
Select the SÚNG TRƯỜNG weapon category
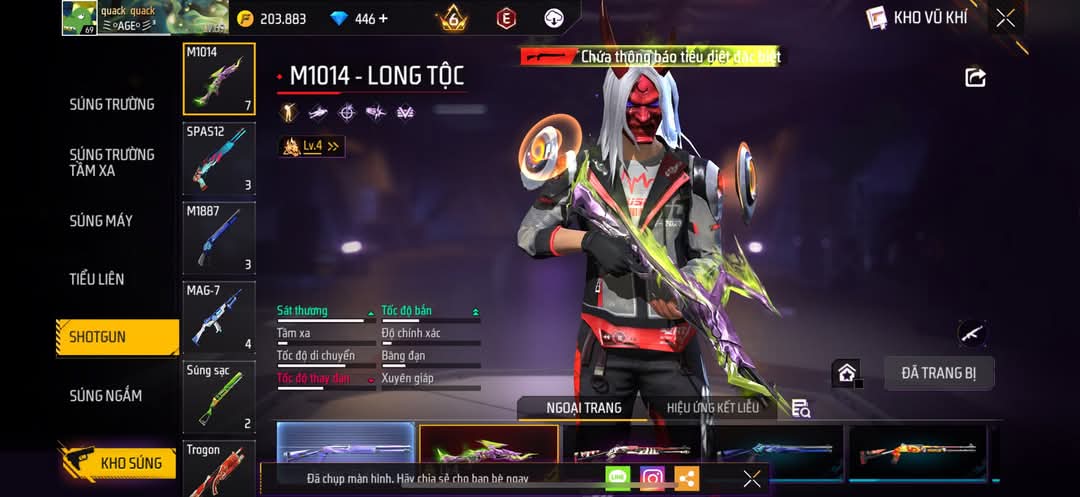coord(111,104)
